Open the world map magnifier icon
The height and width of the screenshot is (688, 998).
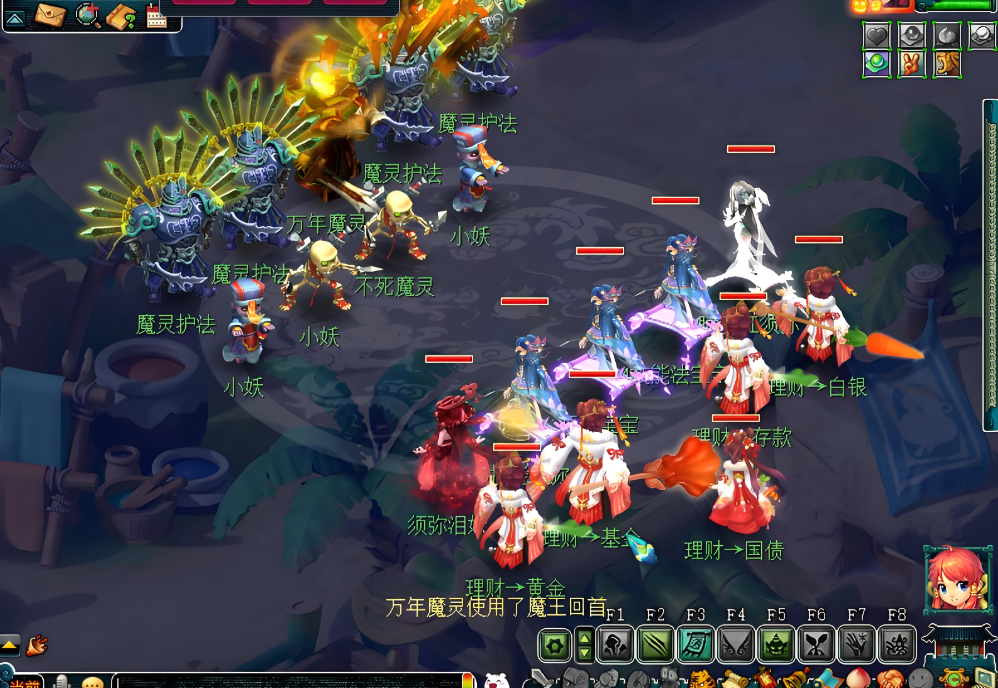(88, 14)
